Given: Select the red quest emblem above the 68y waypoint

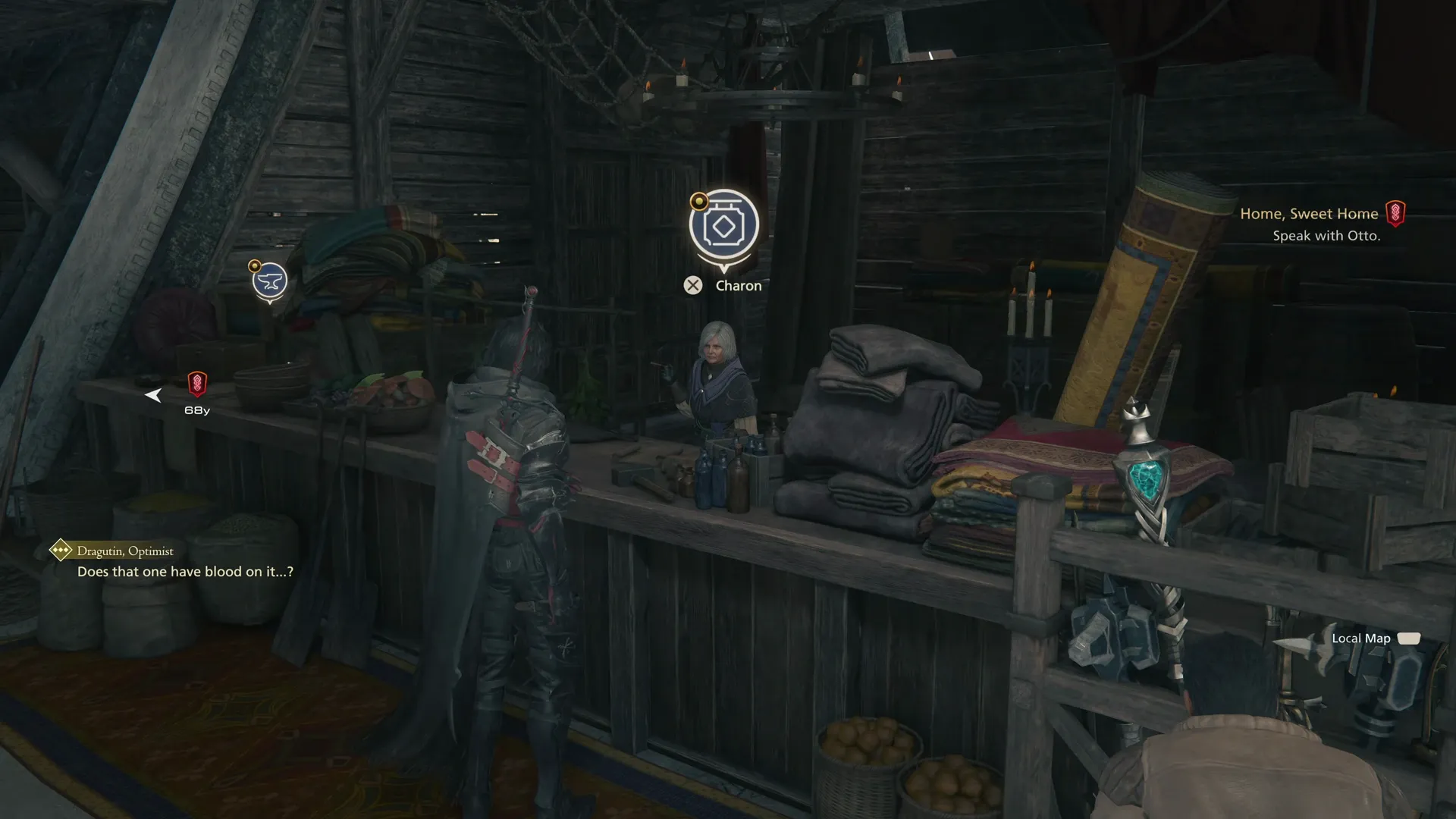Looking at the screenshot, I should (x=199, y=383).
